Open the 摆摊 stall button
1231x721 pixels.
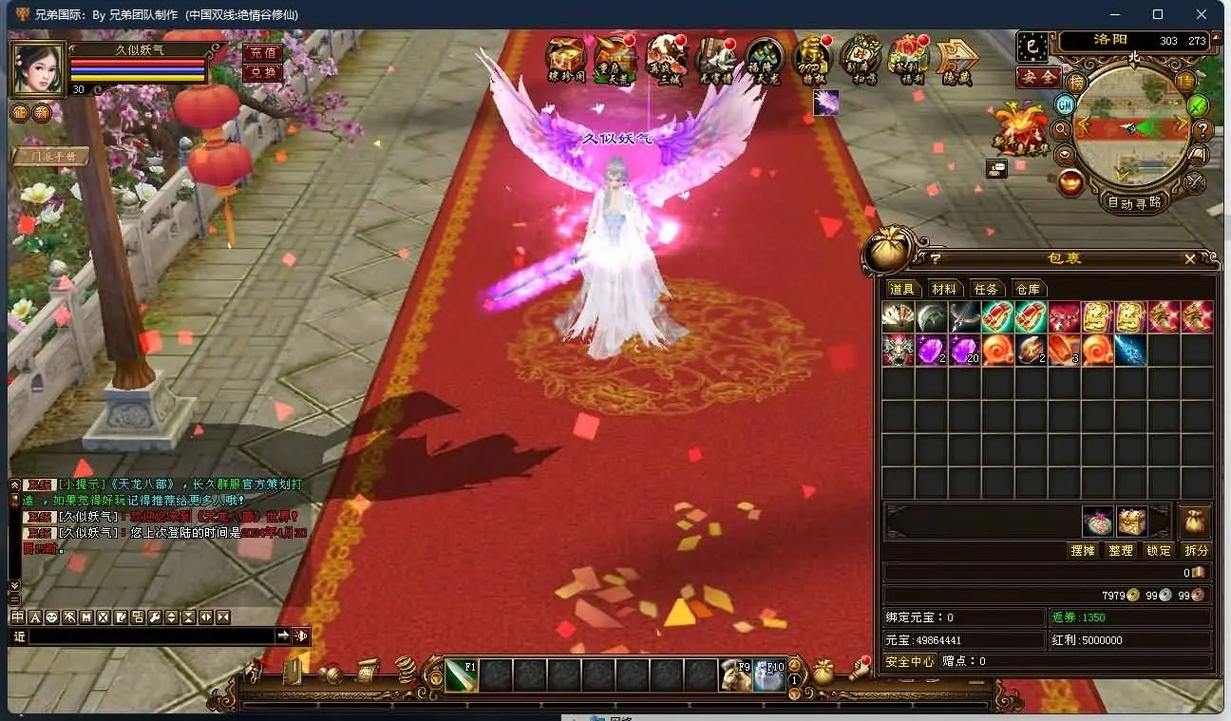pos(1083,551)
